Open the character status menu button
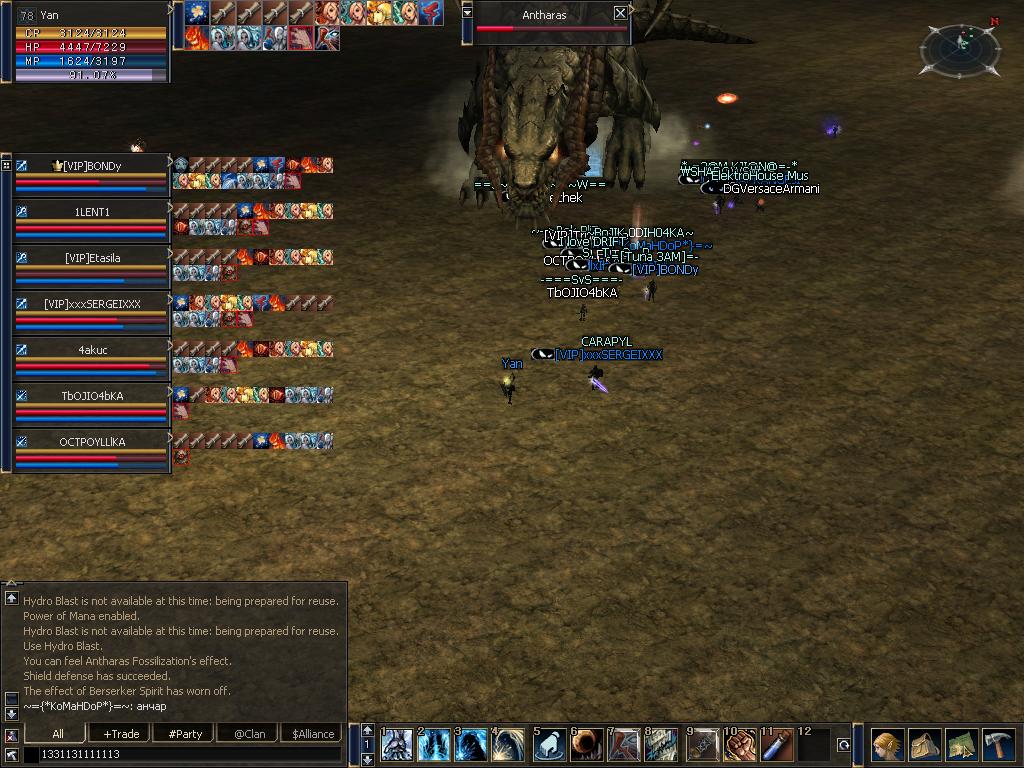Image resolution: width=1024 pixels, height=768 pixels. [887, 746]
